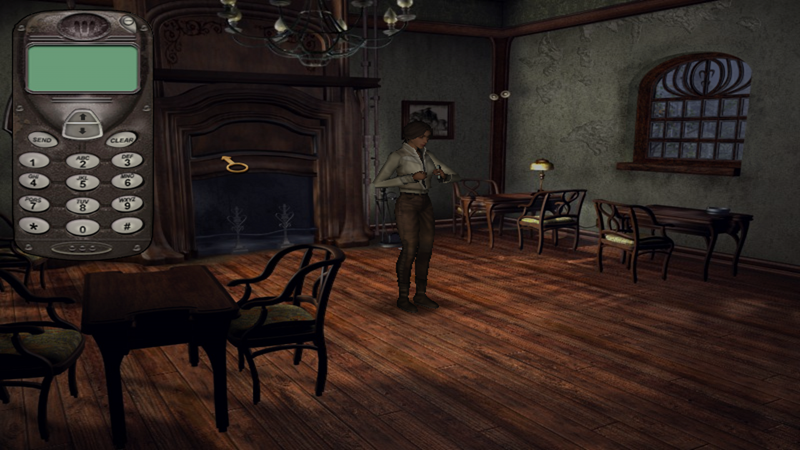The height and width of the screenshot is (450, 800).
Task: Tap the star key on the phone
Action: pos(34,225)
